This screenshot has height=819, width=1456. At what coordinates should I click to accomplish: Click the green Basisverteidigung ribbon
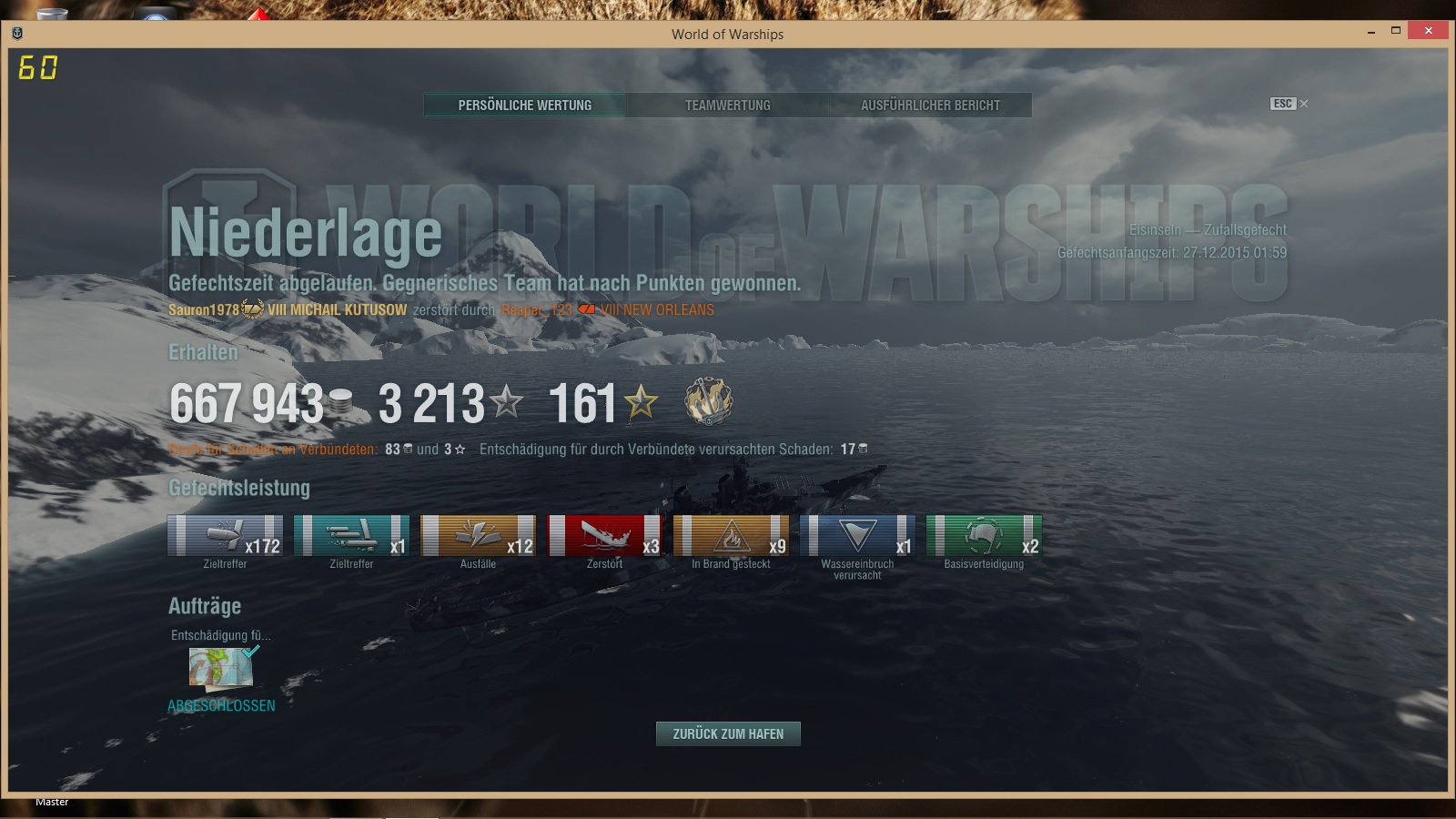coord(984,535)
